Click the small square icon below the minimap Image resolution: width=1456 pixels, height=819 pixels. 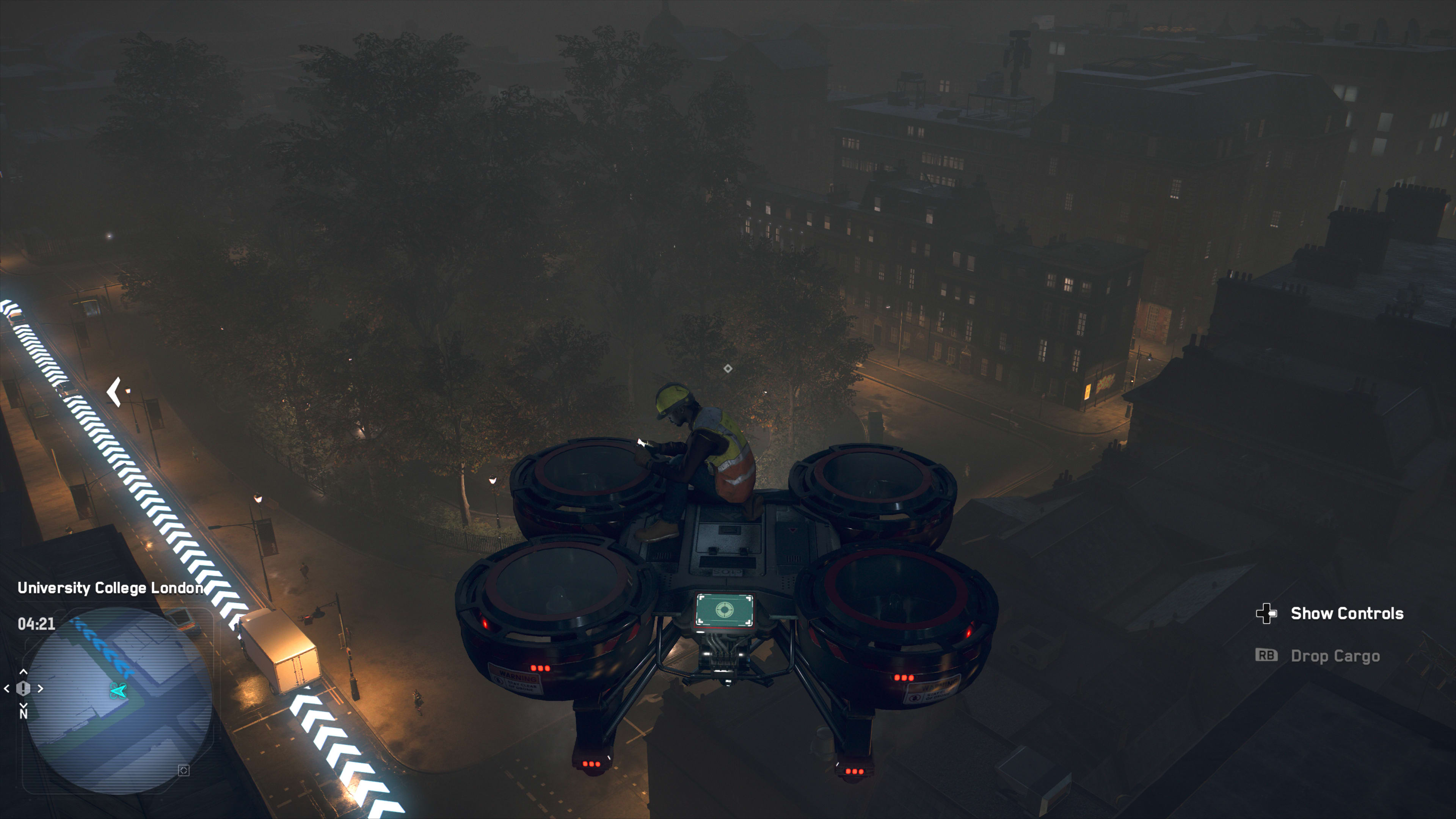coord(184,770)
